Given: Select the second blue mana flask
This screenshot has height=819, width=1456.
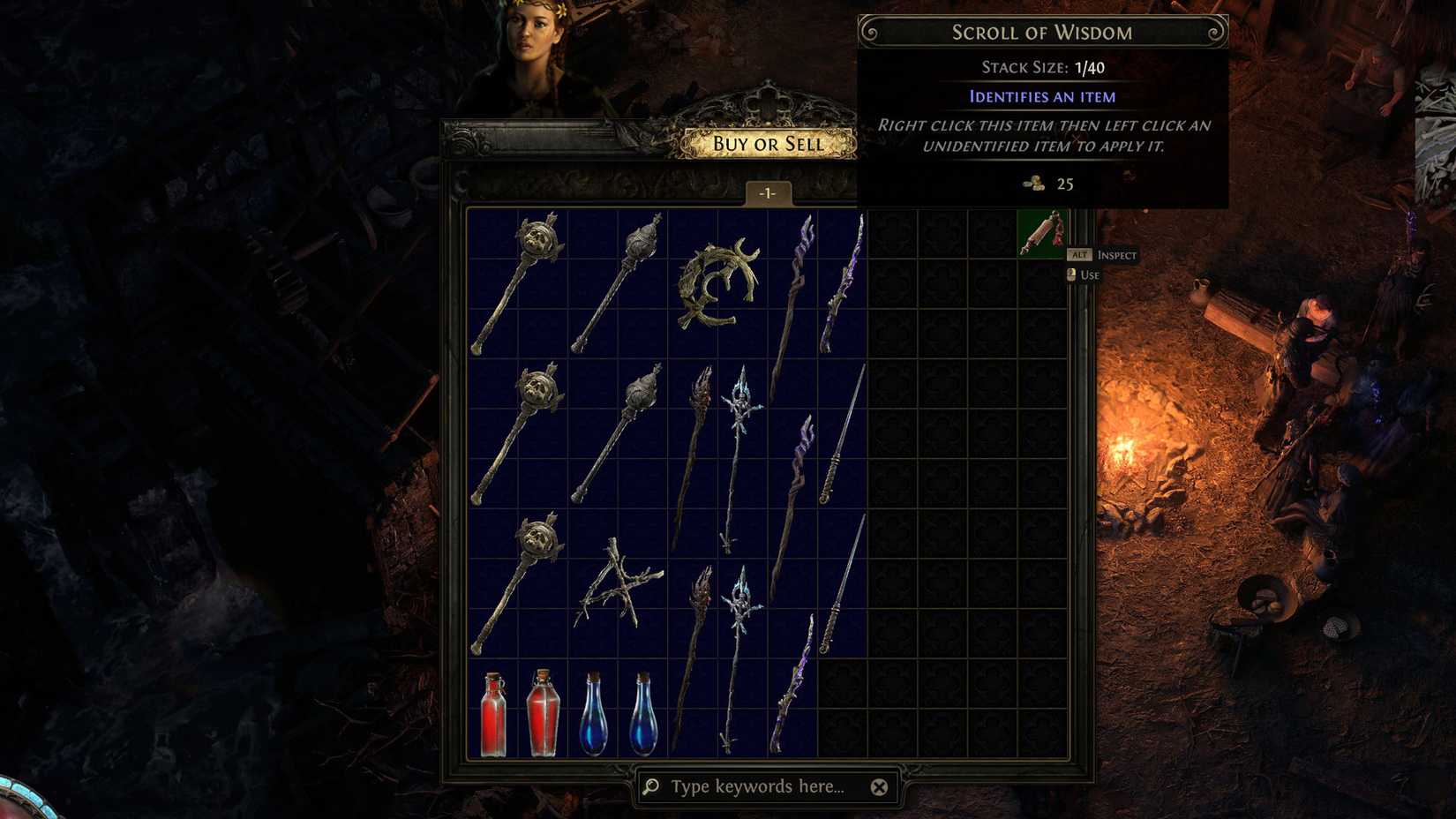Looking at the screenshot, I should pyautogui.click(x=644, y=715).
